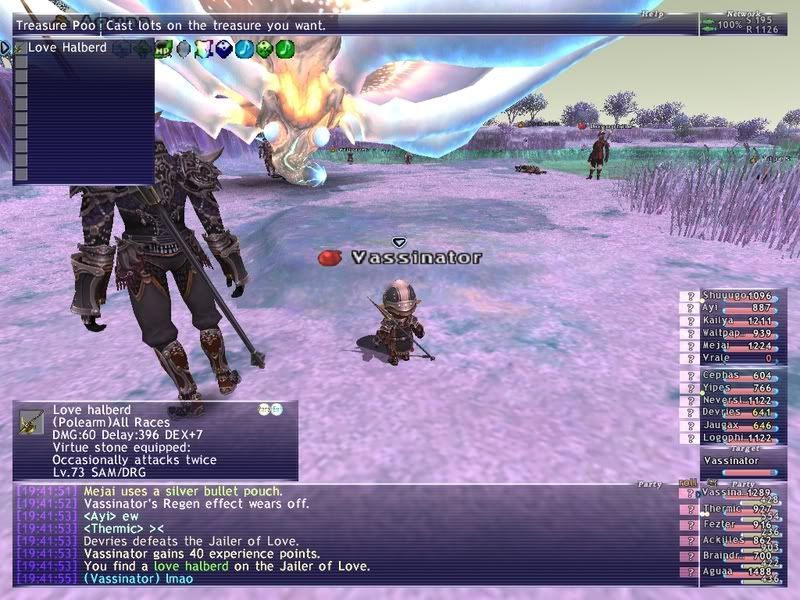Click the green music note status icon
800x600 pixels.
click(285, 47)
